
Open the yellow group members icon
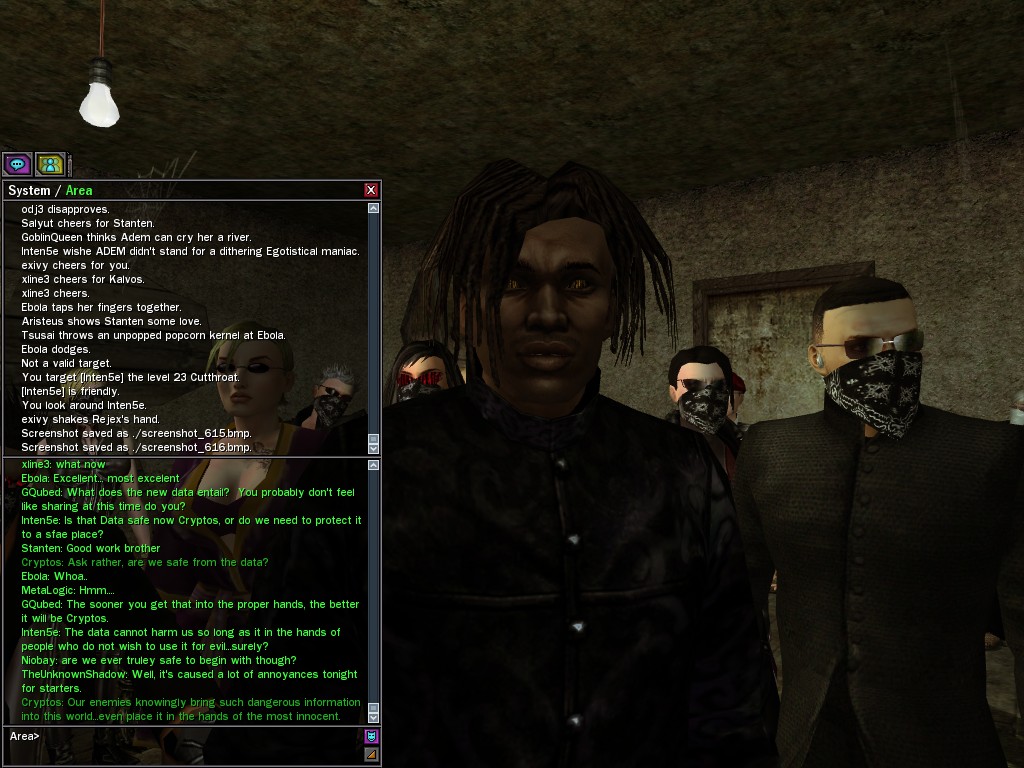coord(50,164)
